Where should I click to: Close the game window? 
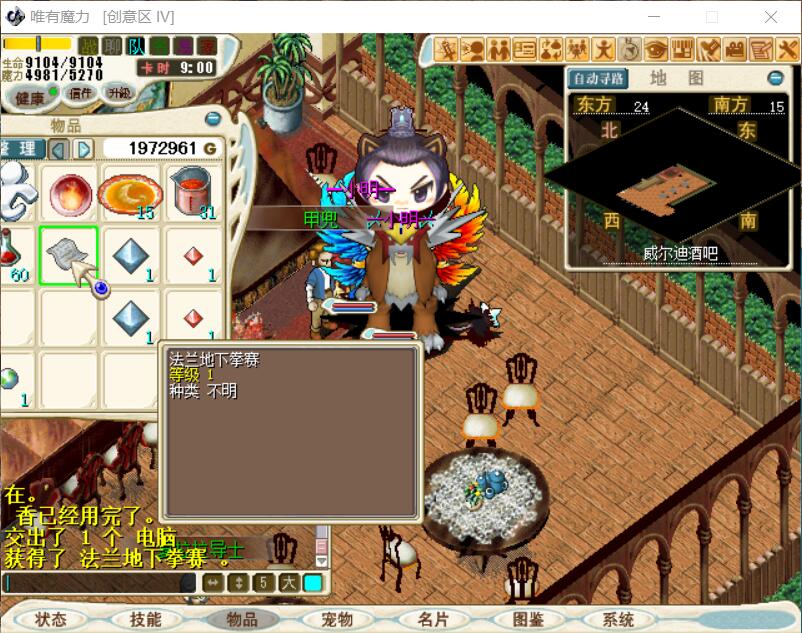point(771,17)
